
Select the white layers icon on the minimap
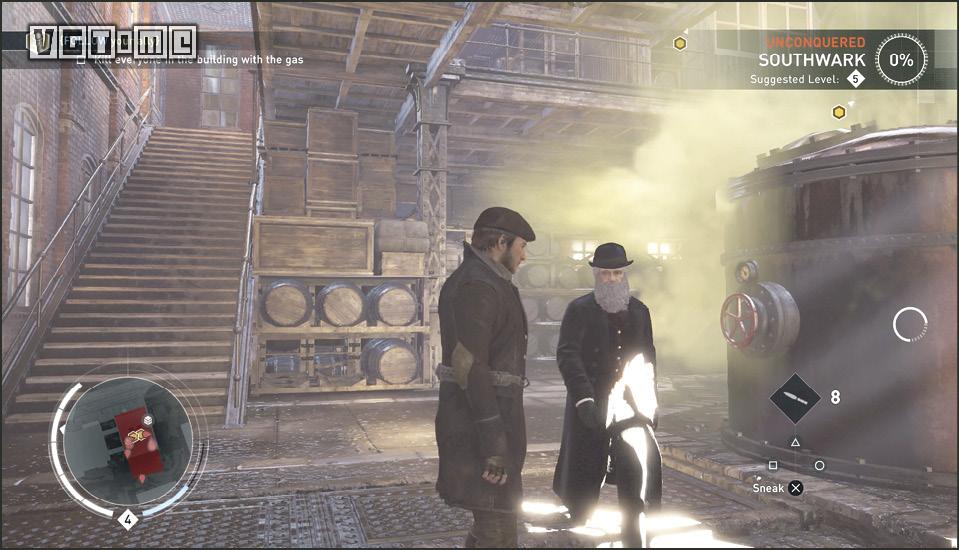(147, 422)
